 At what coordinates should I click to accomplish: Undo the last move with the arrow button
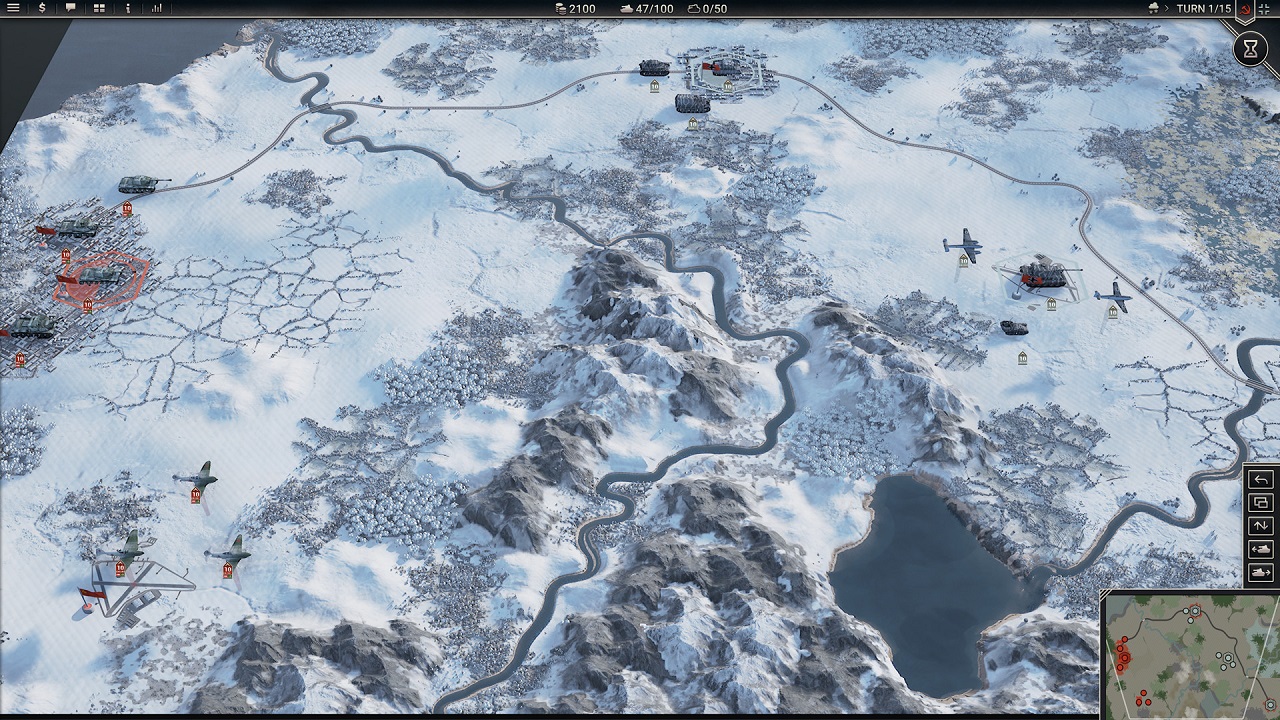pos(1261,480)
